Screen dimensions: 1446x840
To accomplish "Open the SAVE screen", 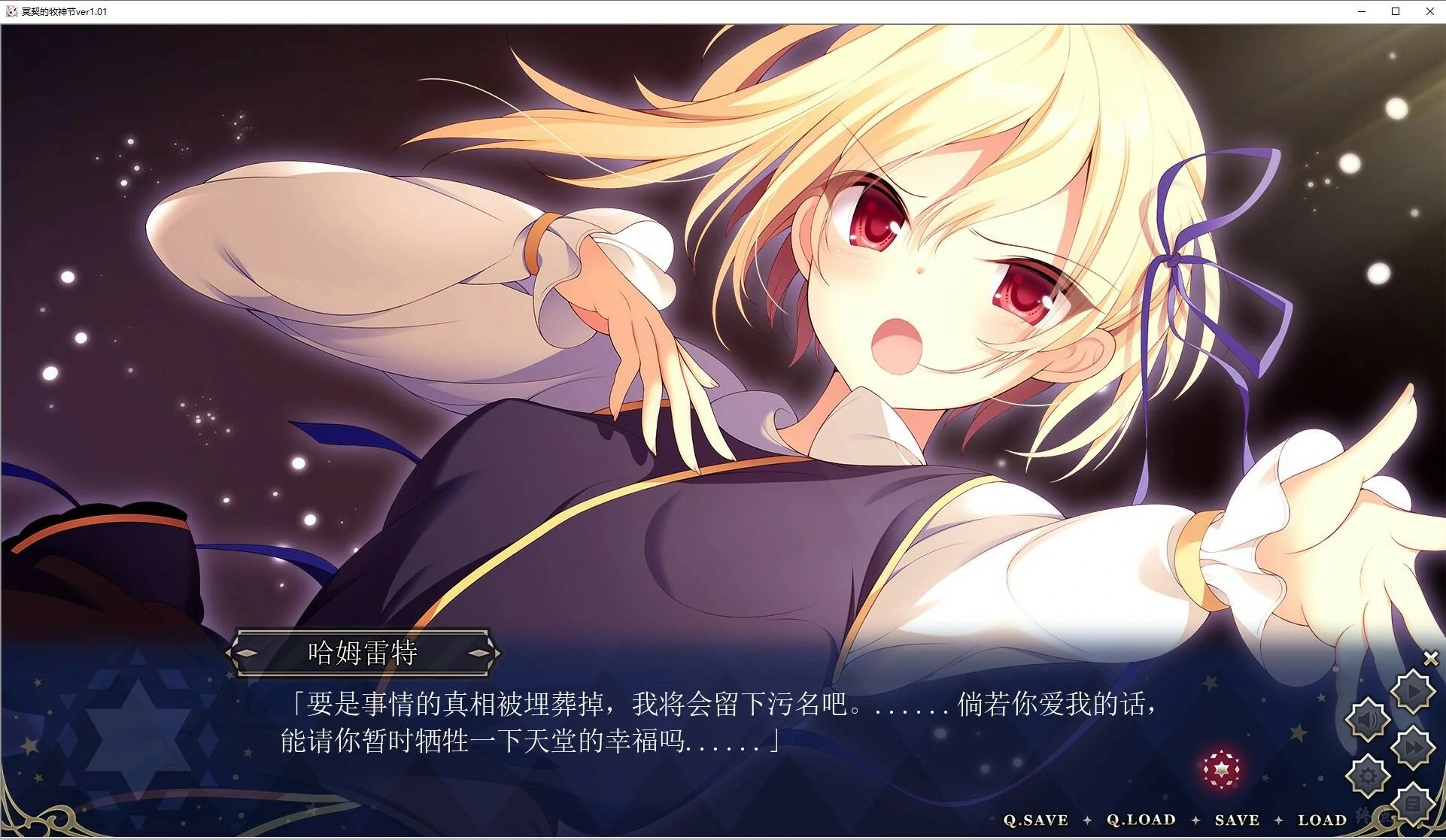I will point(1238,819).
